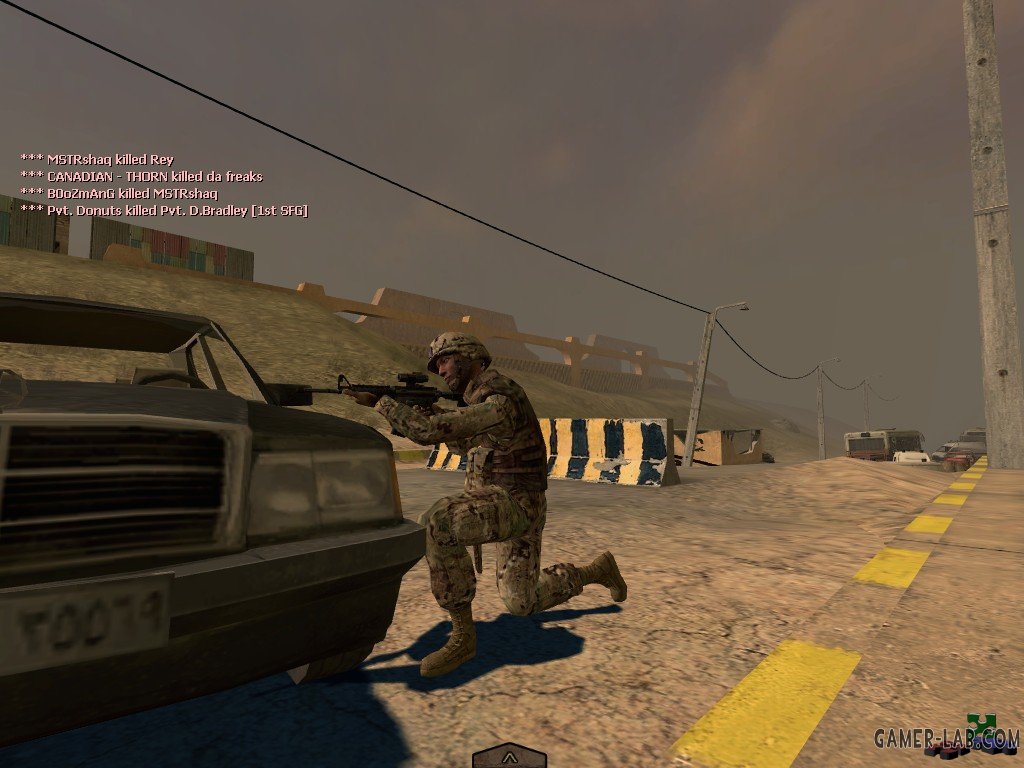1024x768 pixels.
Task: Expand the upward-arrow HUD tab
Action: (509, 757)
